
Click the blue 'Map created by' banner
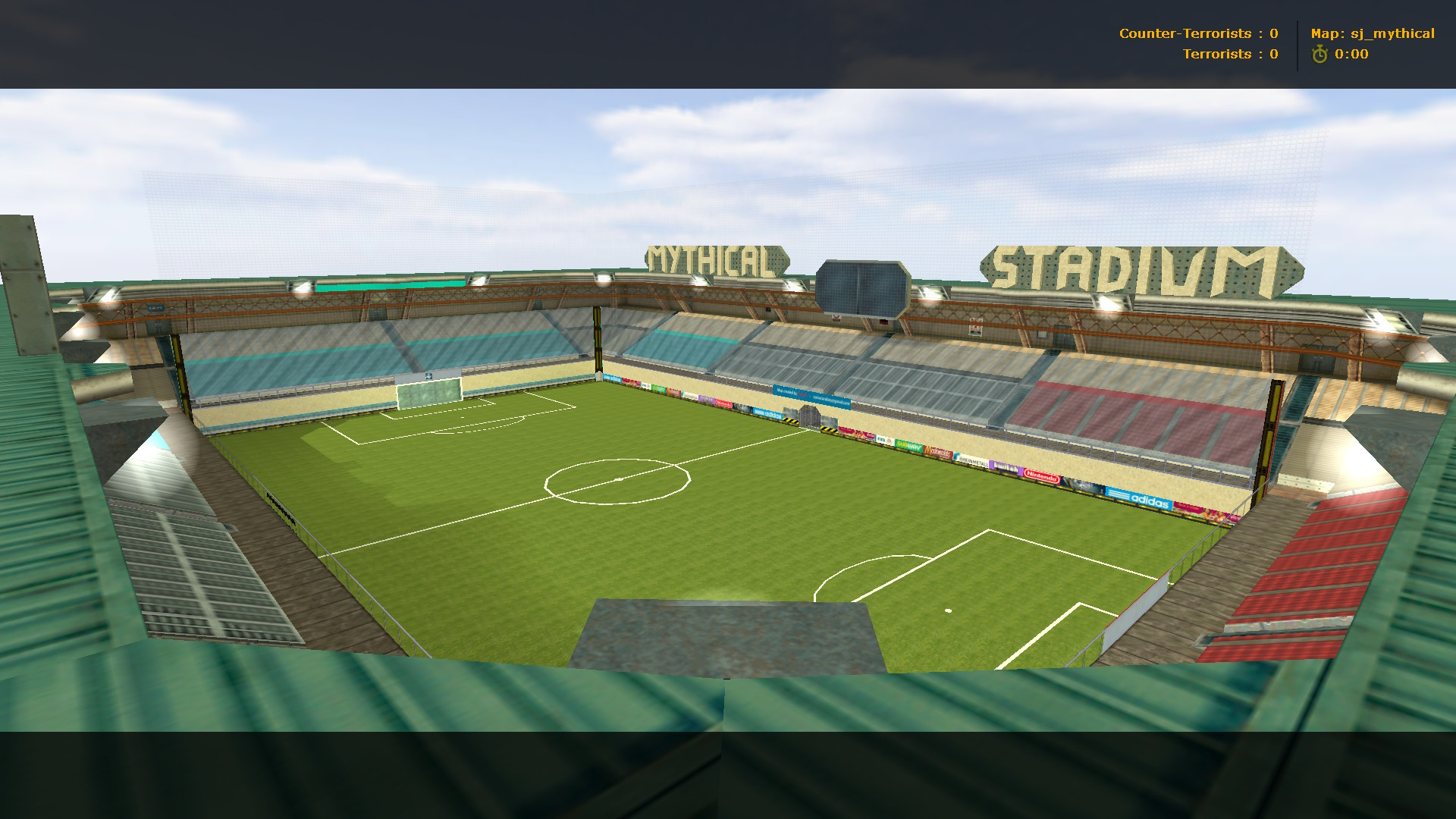pyautogui.click(x=814, y=395)
